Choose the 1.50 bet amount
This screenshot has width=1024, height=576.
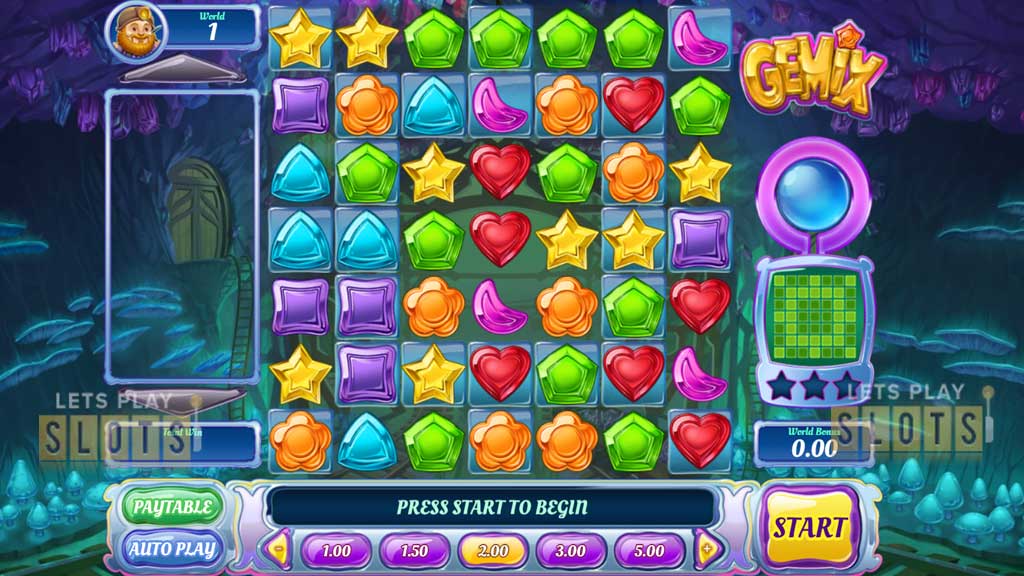[x=415, y=551]
